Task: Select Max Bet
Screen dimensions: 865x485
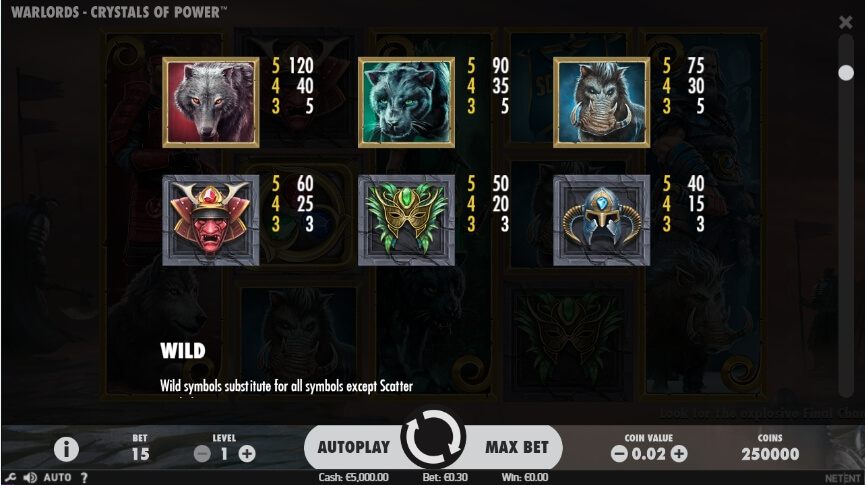Action: (517, 447)
